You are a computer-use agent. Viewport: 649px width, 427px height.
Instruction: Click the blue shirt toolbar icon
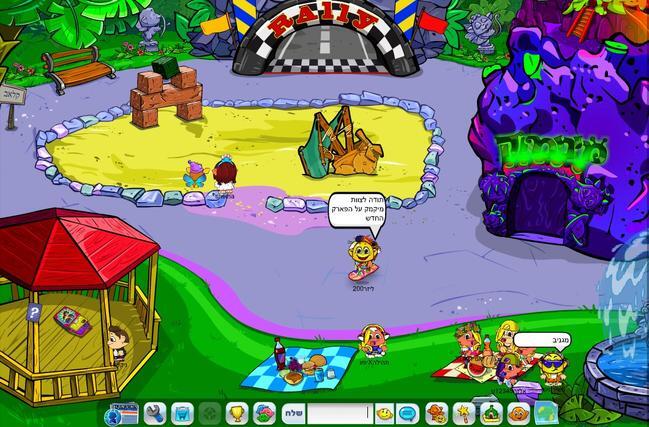[x=182, y=413]
